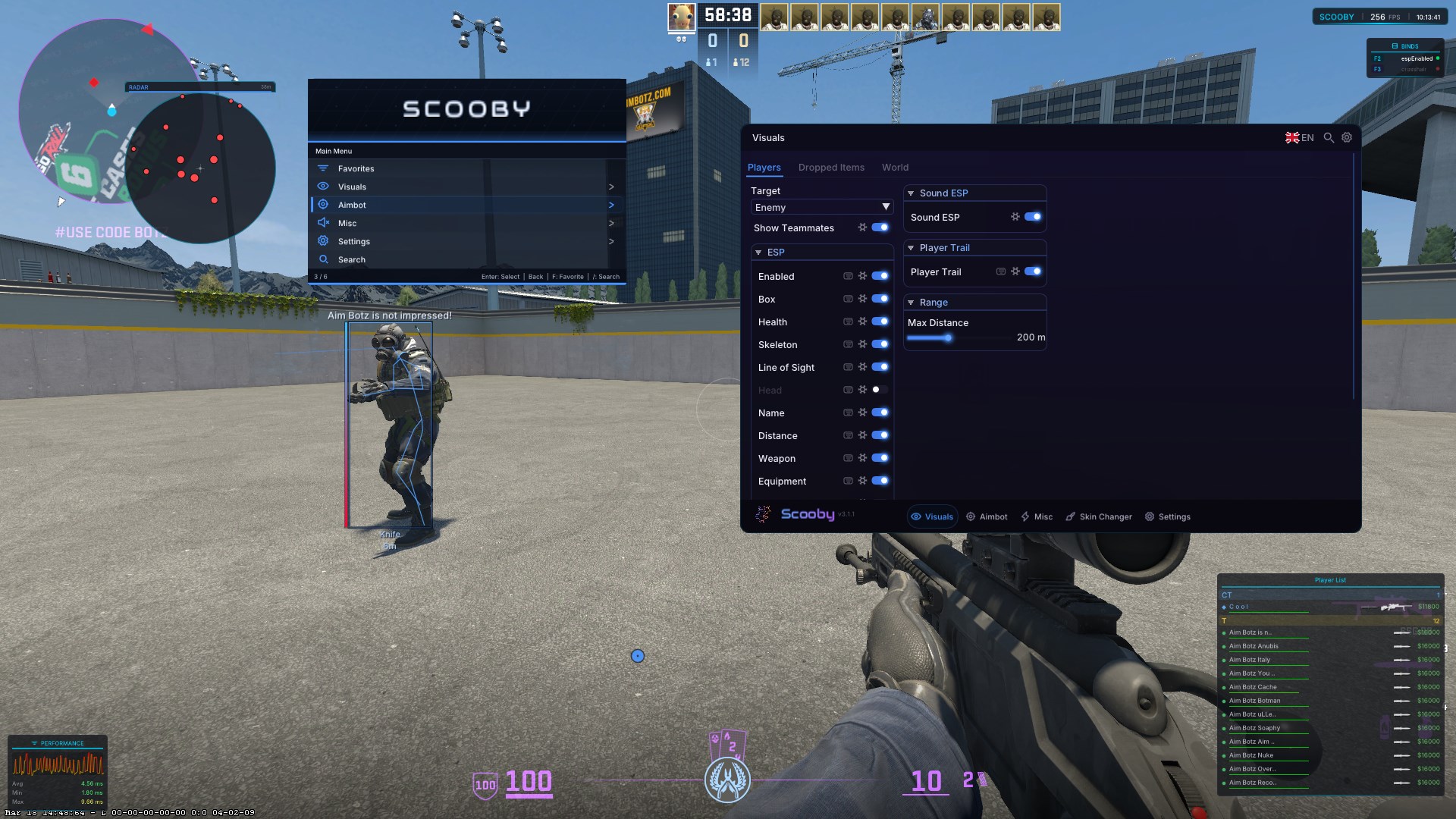Disable the Sound ESP toggle
Screen dimensions: 1456x819
(1033, 217)
